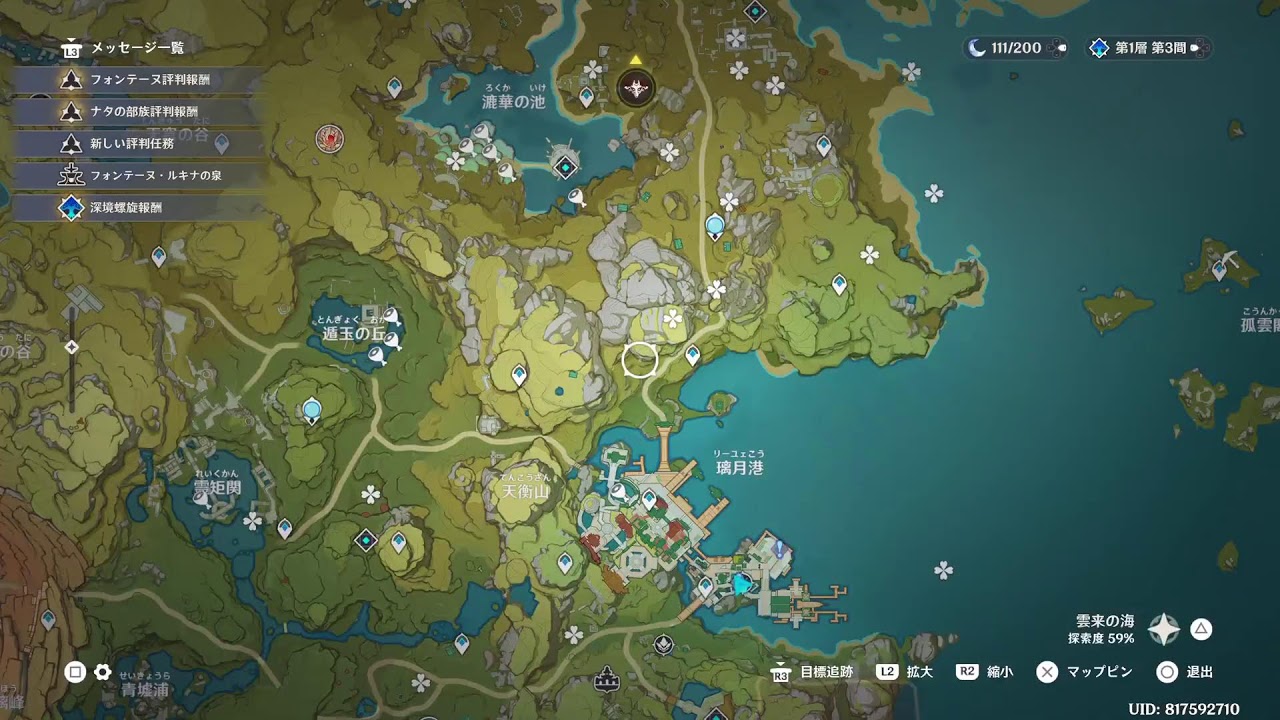Select the domain marker in 淥華の池
Viewport: 1280px width, 720px height.
566,167
